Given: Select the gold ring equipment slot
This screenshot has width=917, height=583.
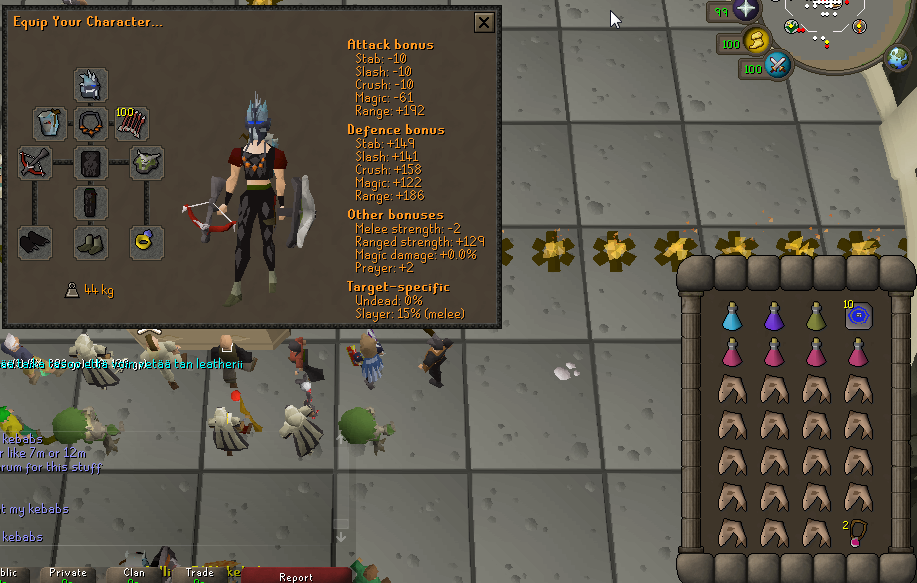Looking at the screenshot, I should [147, 241].
